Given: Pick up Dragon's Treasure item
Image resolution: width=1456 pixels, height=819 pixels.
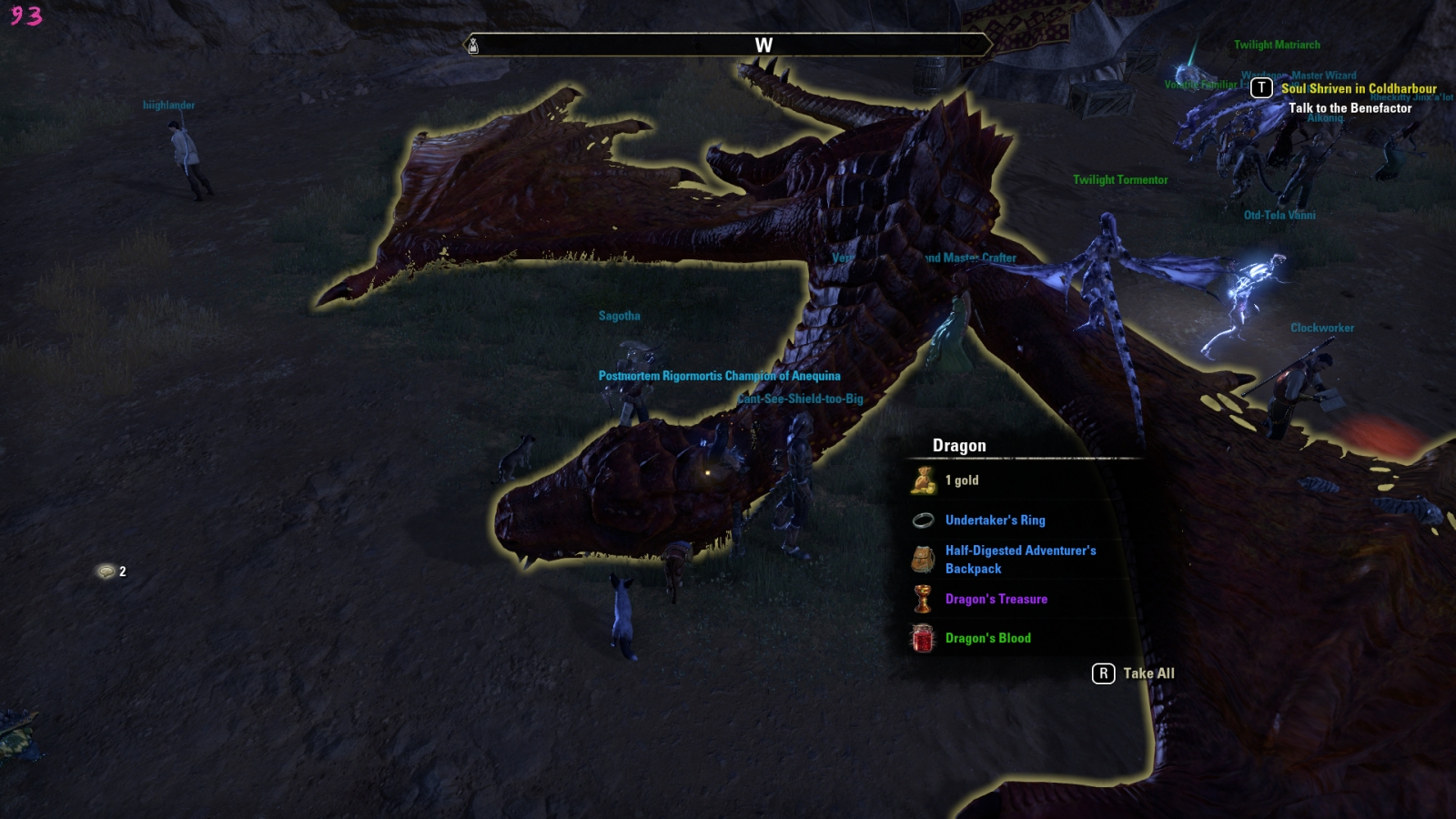Looking at the screenshot, I should [996, 600].
